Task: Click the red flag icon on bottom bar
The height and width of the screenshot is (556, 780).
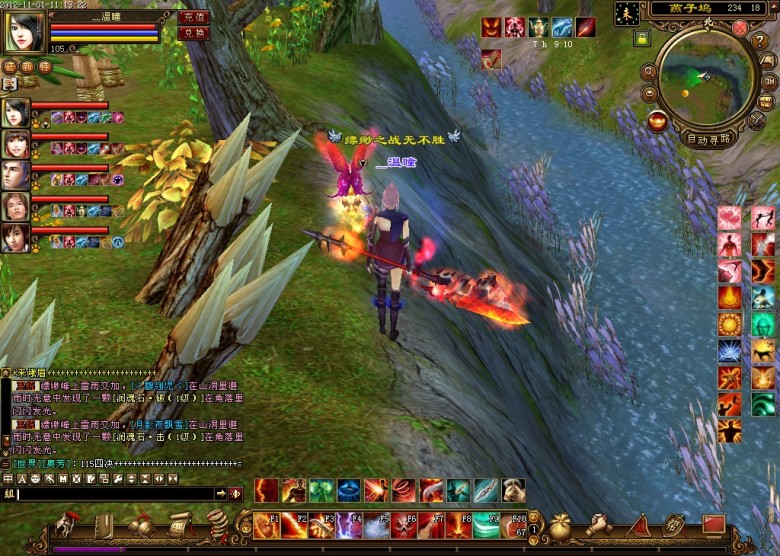Action: (x=713, y=524)
